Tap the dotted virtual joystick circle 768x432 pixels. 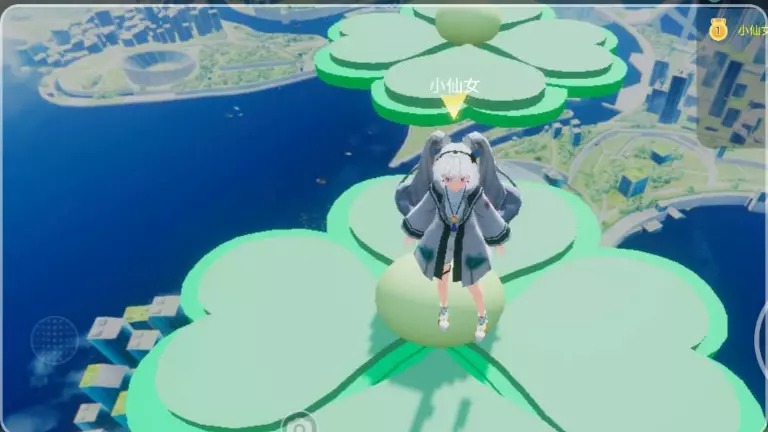(x=54, y=340)
